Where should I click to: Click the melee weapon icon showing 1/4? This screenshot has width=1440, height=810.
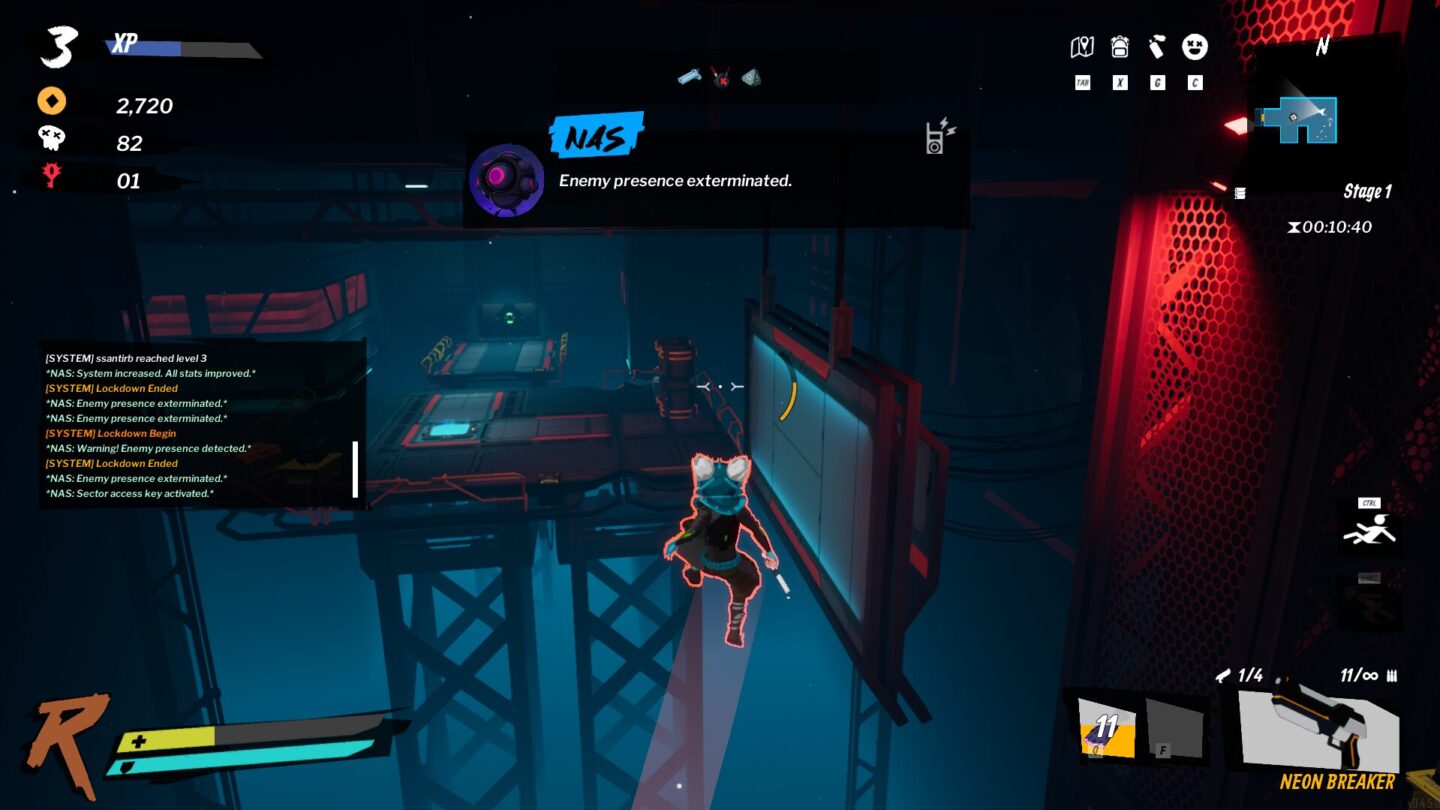coord(1224,675)
